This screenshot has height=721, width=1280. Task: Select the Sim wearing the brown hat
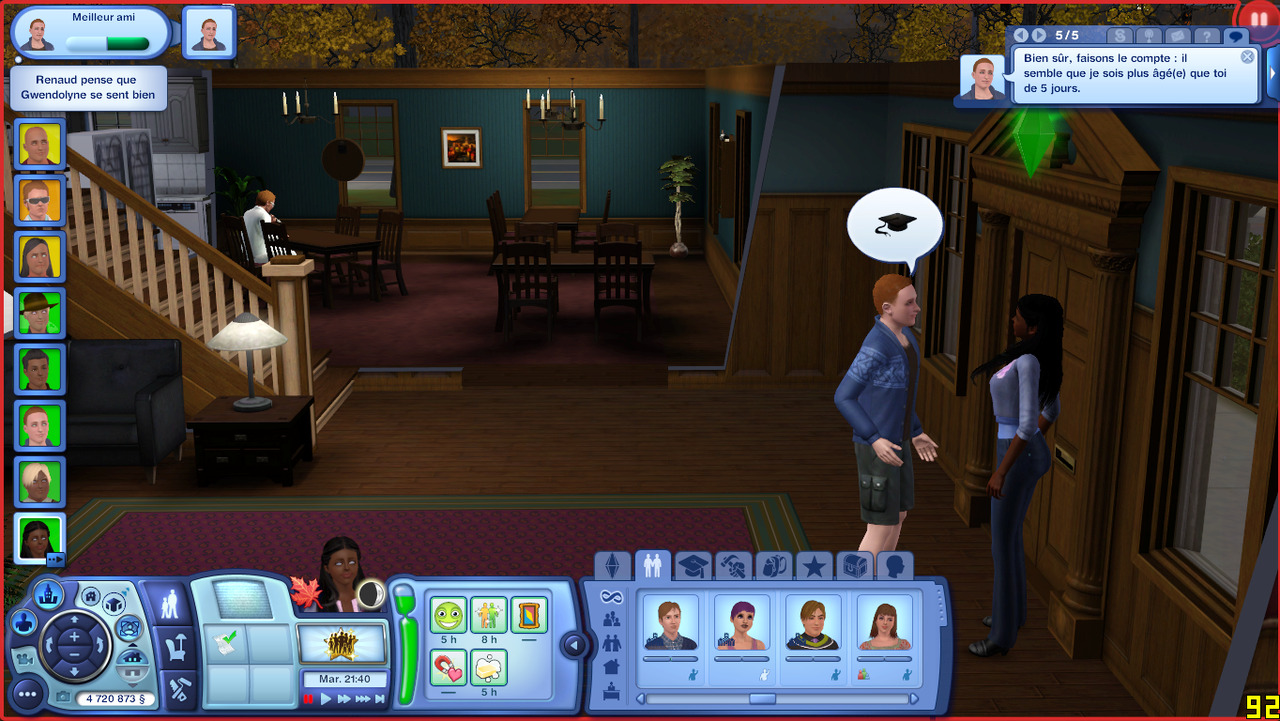click(x=41, y=313)
